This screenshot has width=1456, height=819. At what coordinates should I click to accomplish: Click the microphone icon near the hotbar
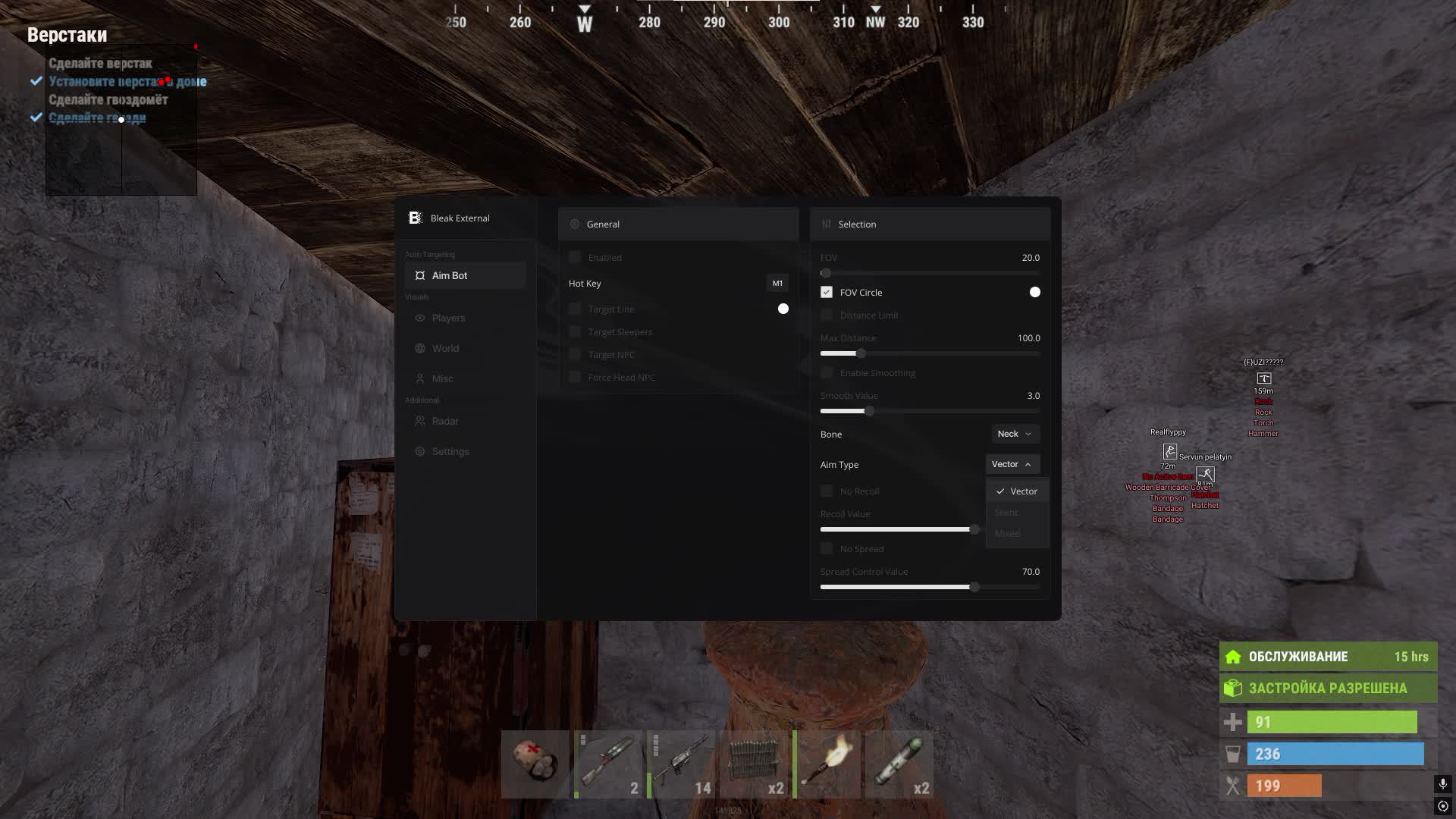coord(1442,784)
